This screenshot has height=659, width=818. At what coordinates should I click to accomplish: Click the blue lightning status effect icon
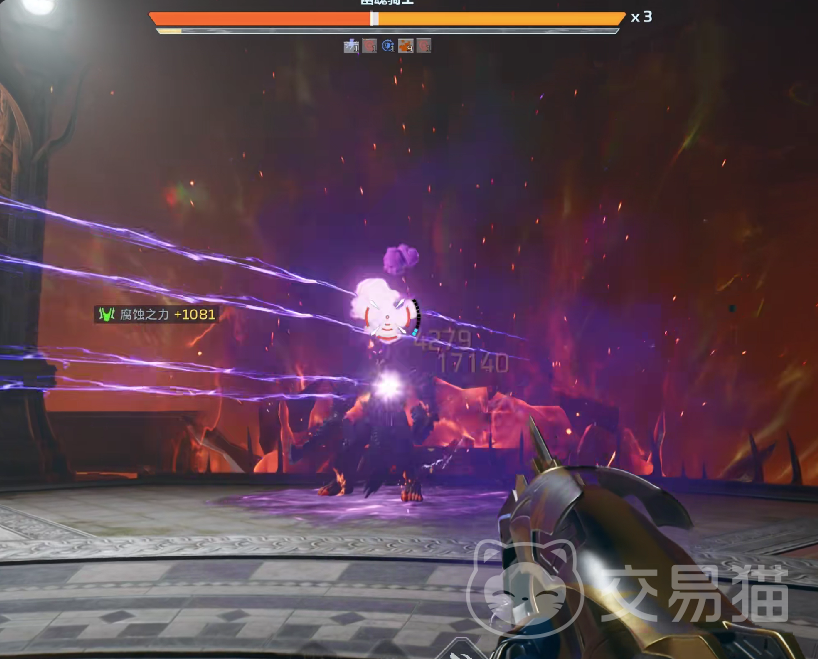[x=351, y=45]
